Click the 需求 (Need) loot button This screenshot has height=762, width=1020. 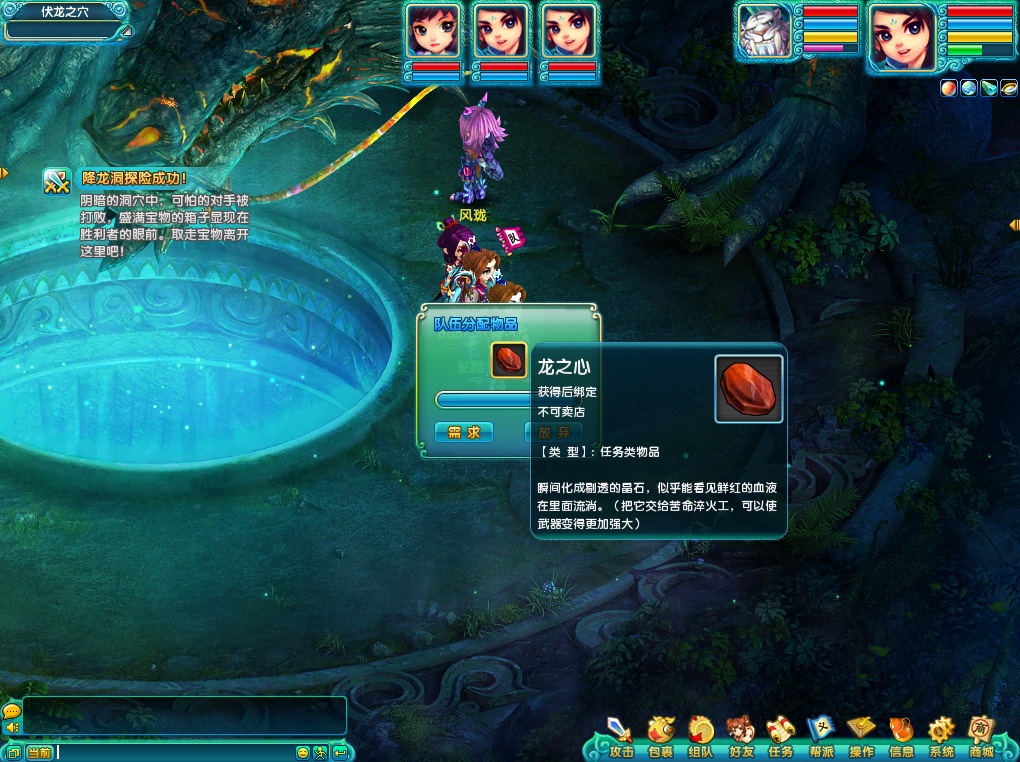point(464,432)
